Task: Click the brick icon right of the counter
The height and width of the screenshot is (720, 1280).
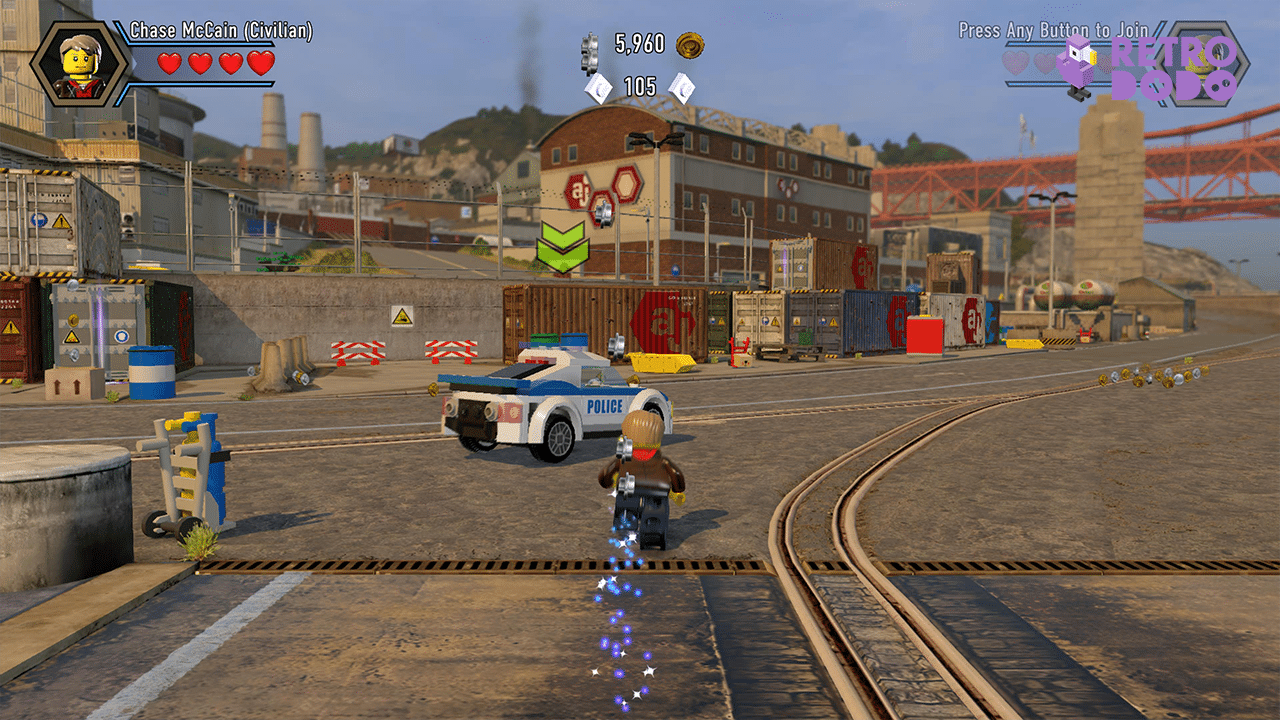Action: (683, 86)
